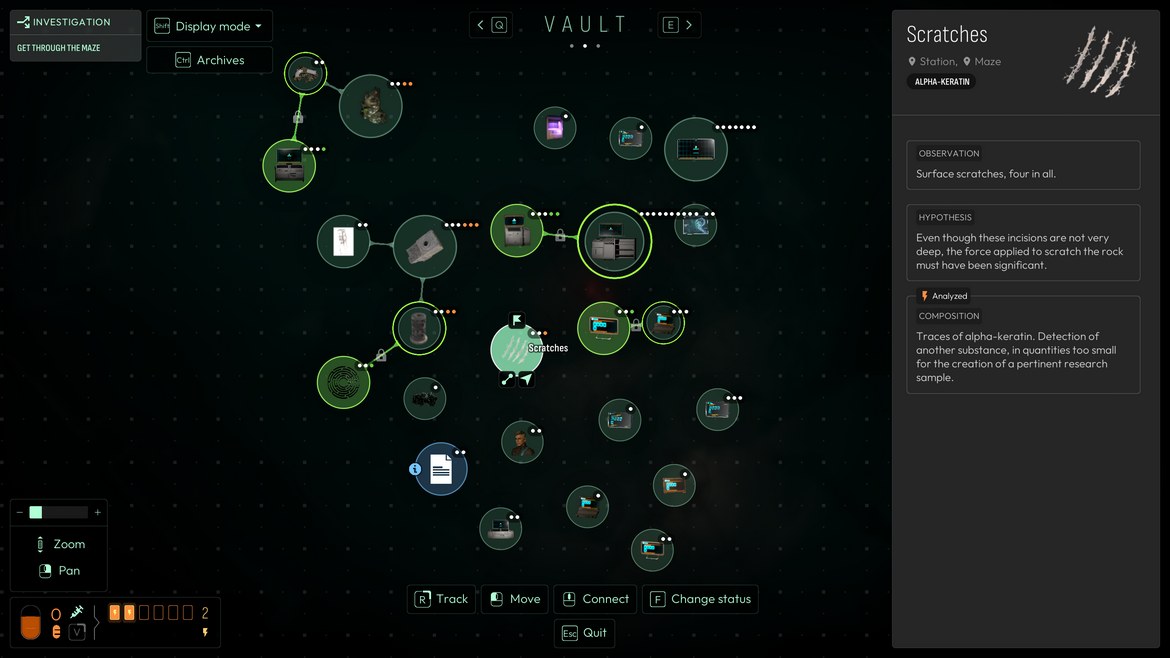Select the character portrait clue node

coord(522,442)
